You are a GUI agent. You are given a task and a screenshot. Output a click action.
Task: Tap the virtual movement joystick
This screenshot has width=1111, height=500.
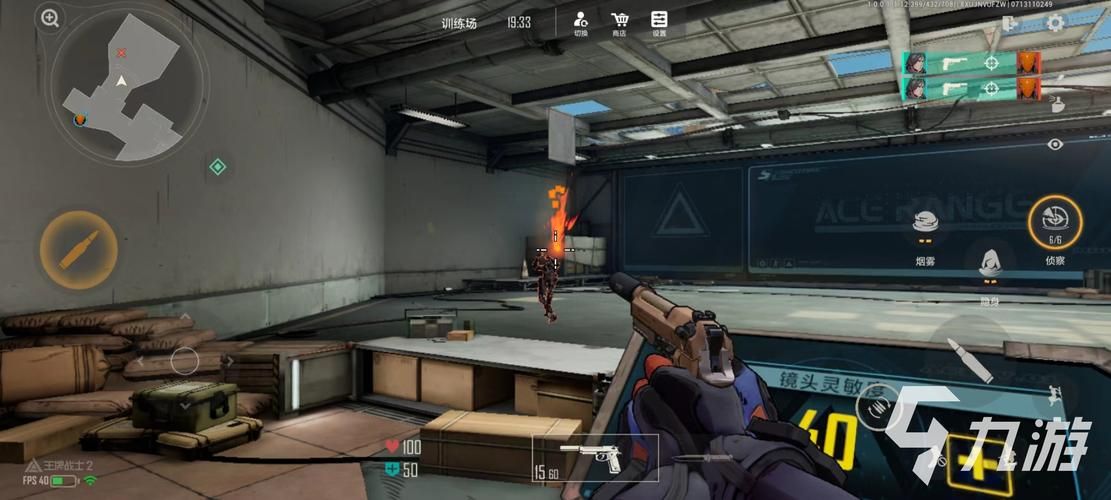click(184, 361)
